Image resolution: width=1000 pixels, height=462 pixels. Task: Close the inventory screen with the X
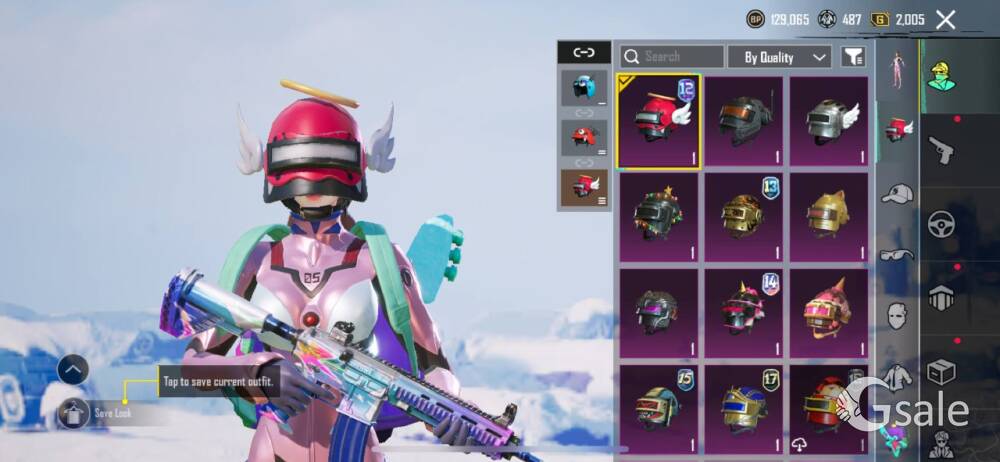tap(945, 19)
